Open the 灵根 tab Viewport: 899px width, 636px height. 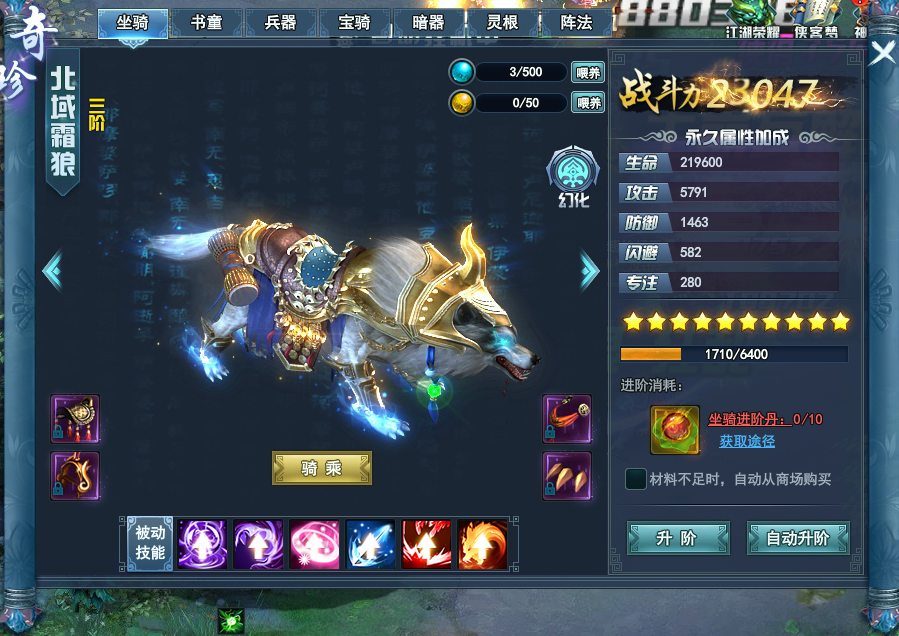coord(502,22)
